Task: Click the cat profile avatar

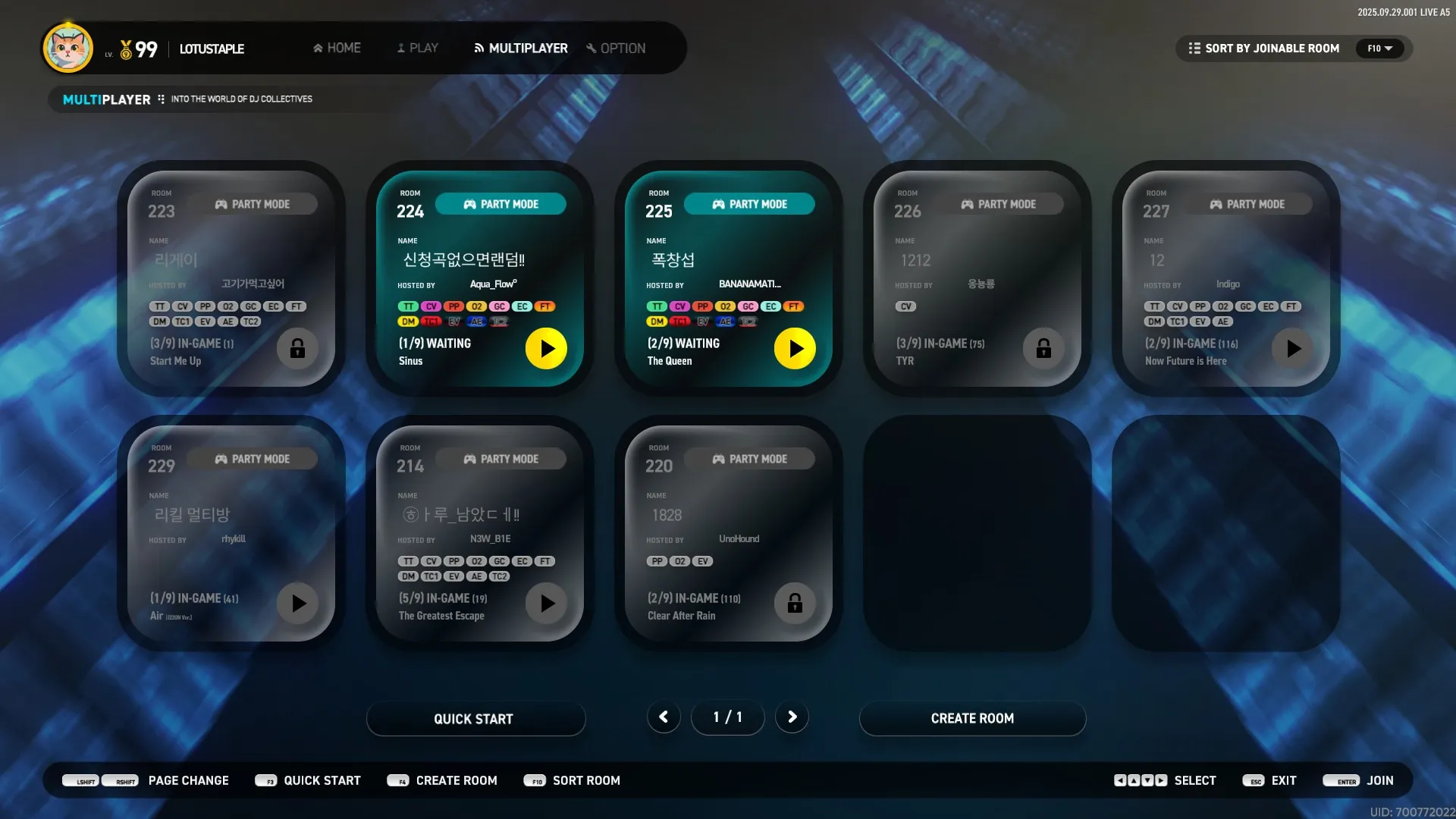Action: click(68, 48)
